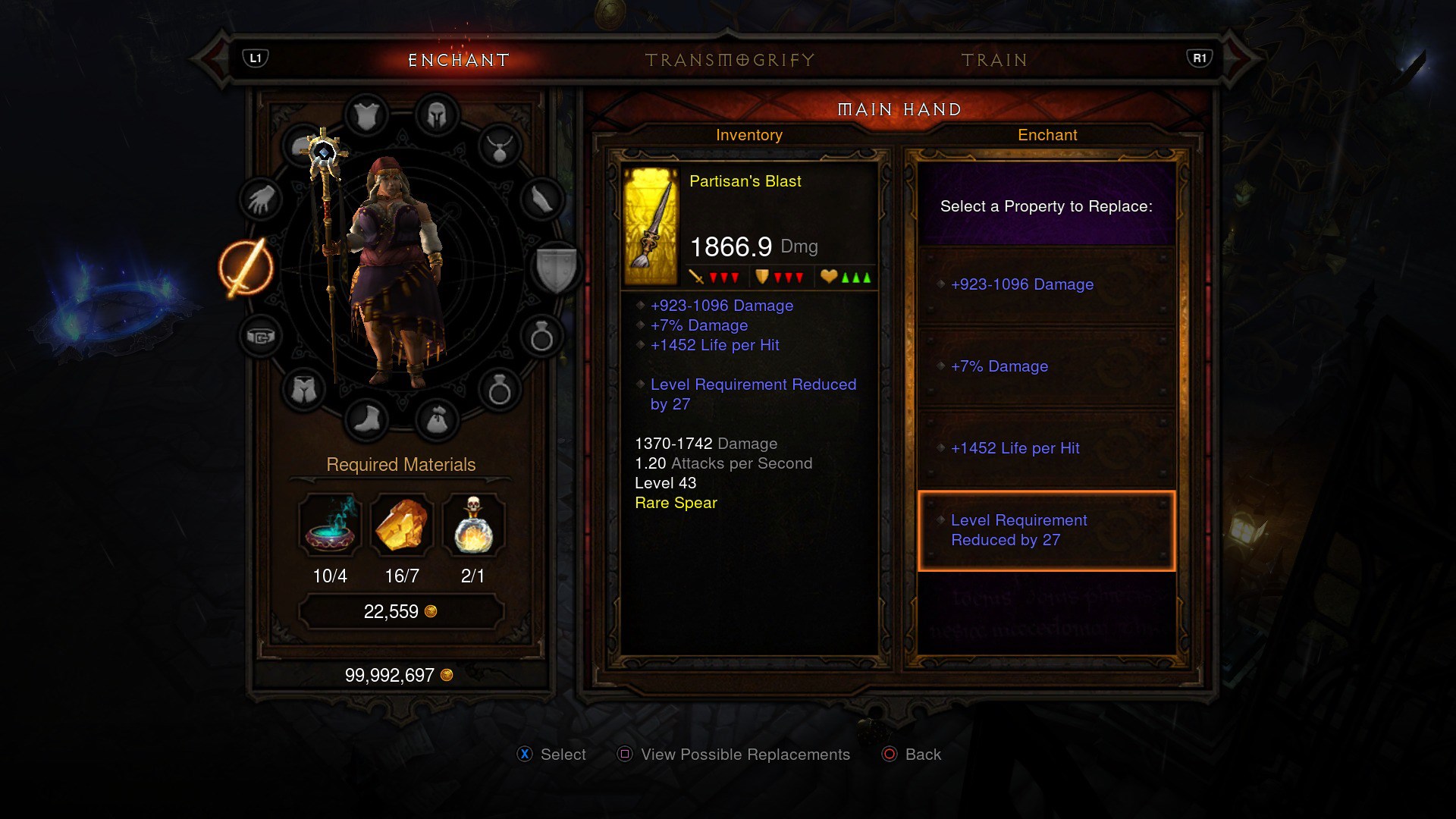Select the helmet equipment slot
The width and height of the screenshot is (1456, 819).
tap(437, 115)
